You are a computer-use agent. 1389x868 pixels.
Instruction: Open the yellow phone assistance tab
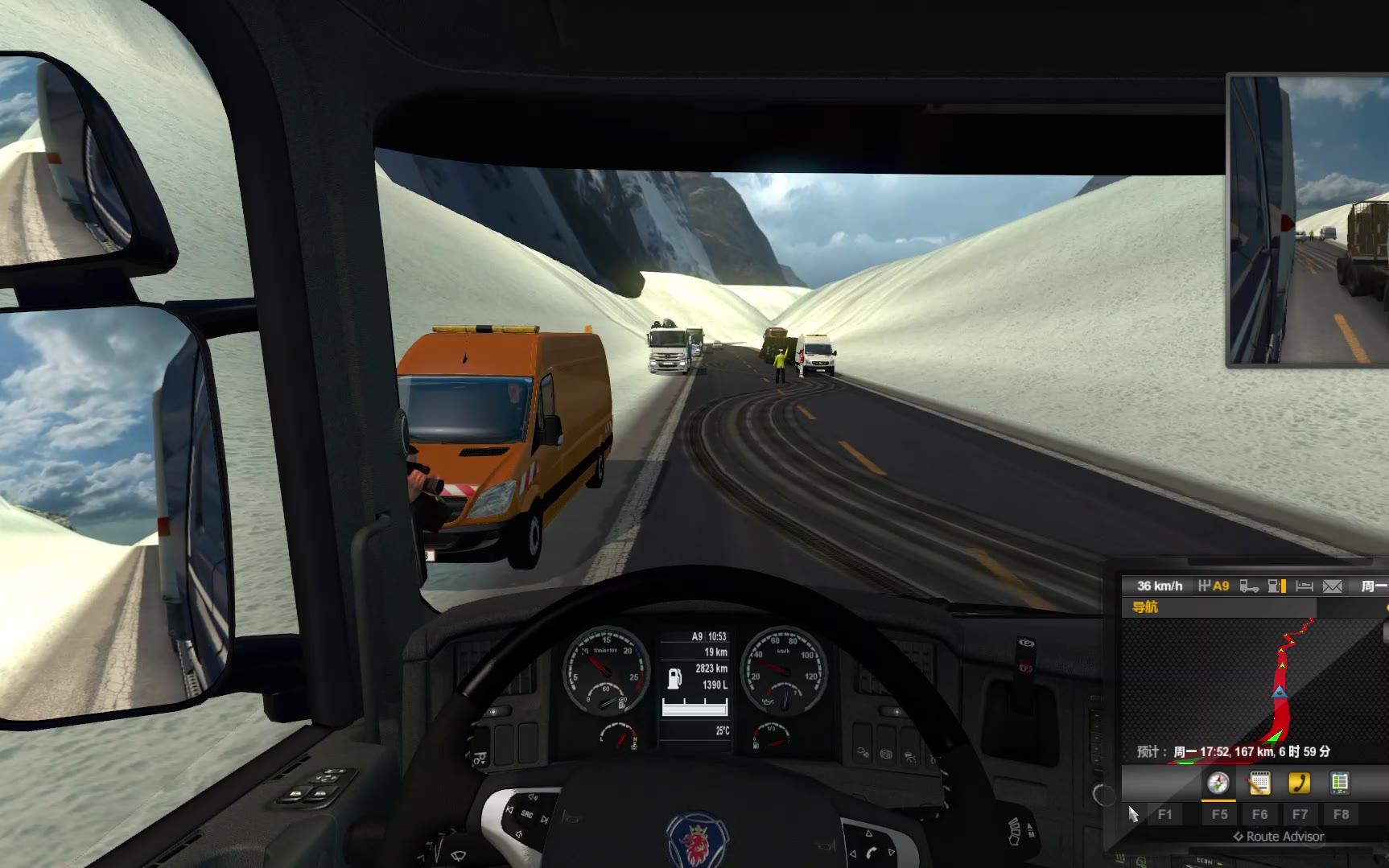pos(1299,783)
